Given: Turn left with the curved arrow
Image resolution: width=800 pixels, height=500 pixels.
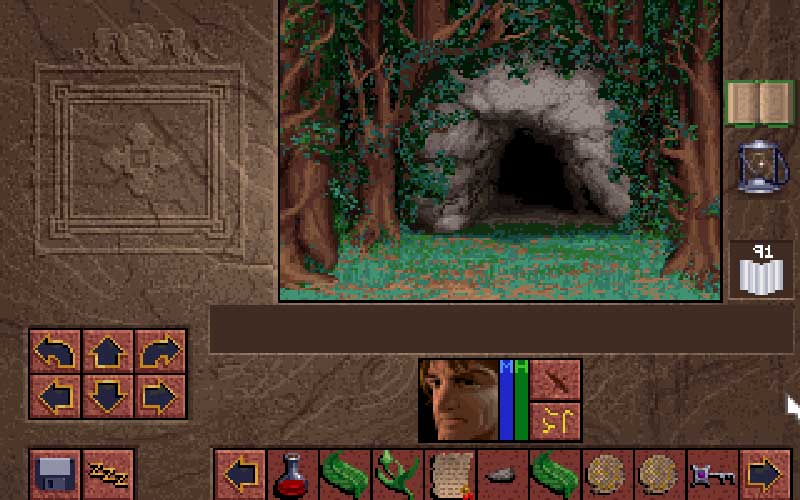Looking at the screenshot, I should tap(56, 352).
